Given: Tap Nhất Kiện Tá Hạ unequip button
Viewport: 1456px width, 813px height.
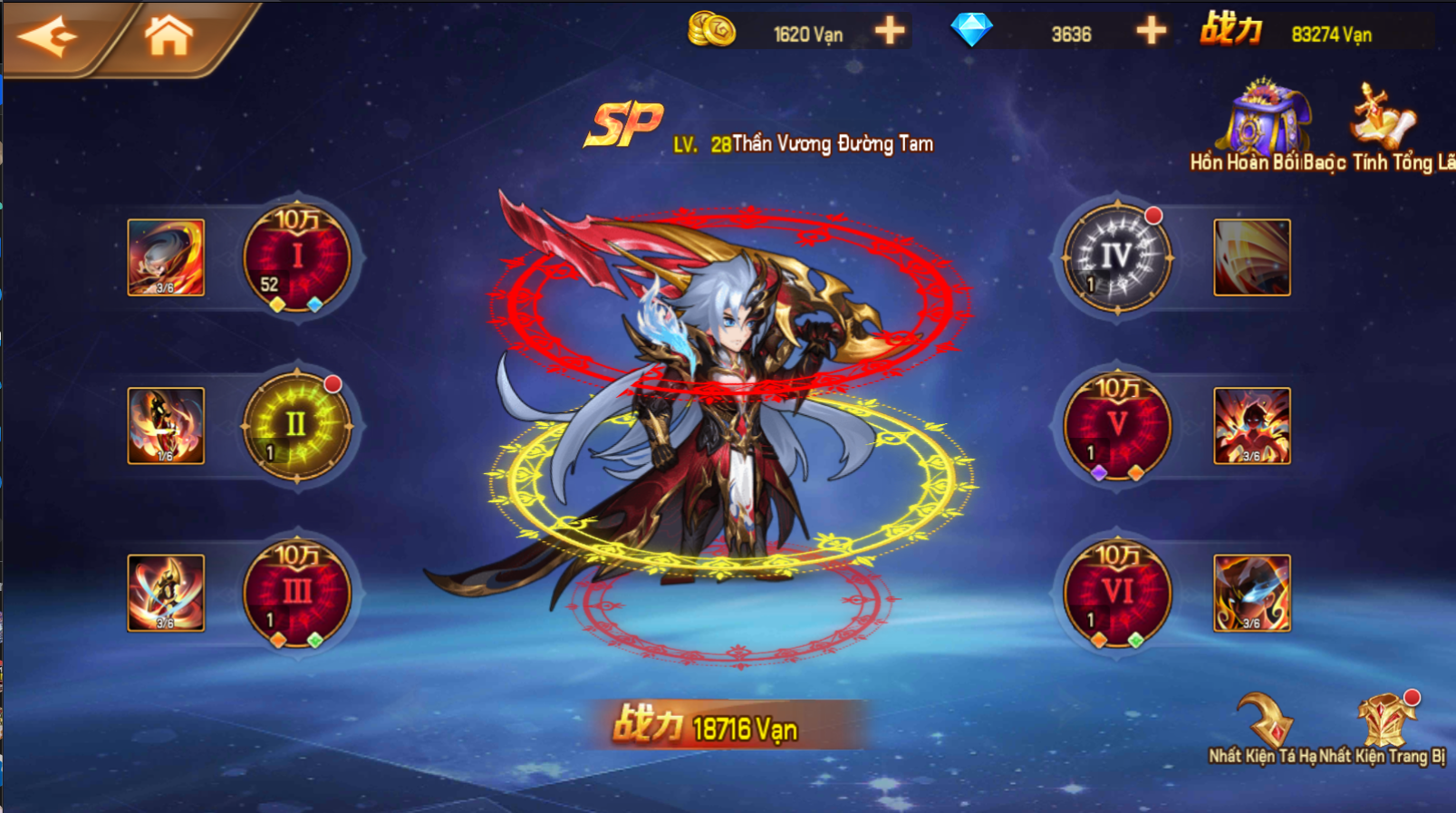Looking at the screenshot, I should [x=1265, y=725].
